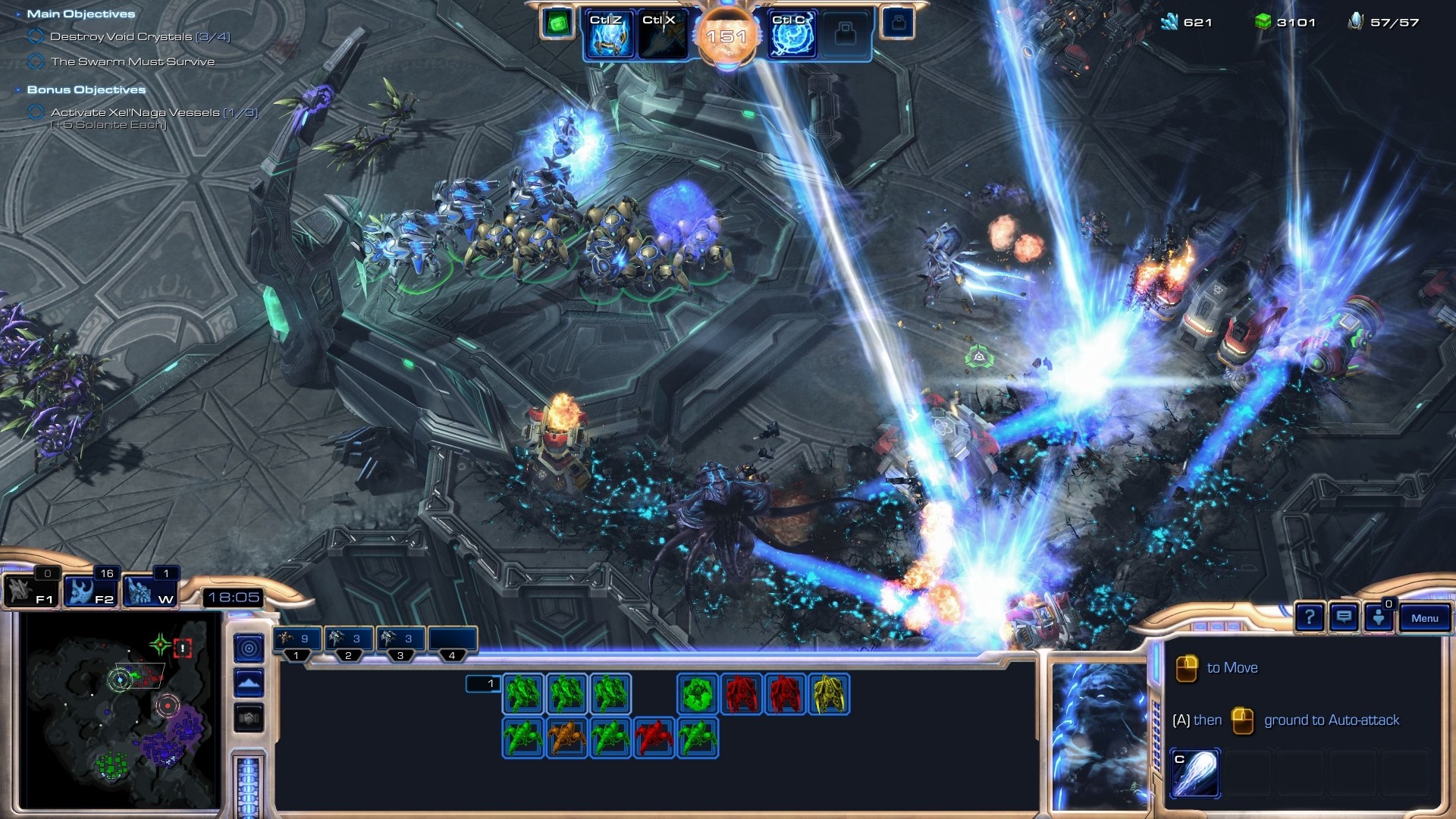Select warp gates with the W button

[x=149, y=591]
